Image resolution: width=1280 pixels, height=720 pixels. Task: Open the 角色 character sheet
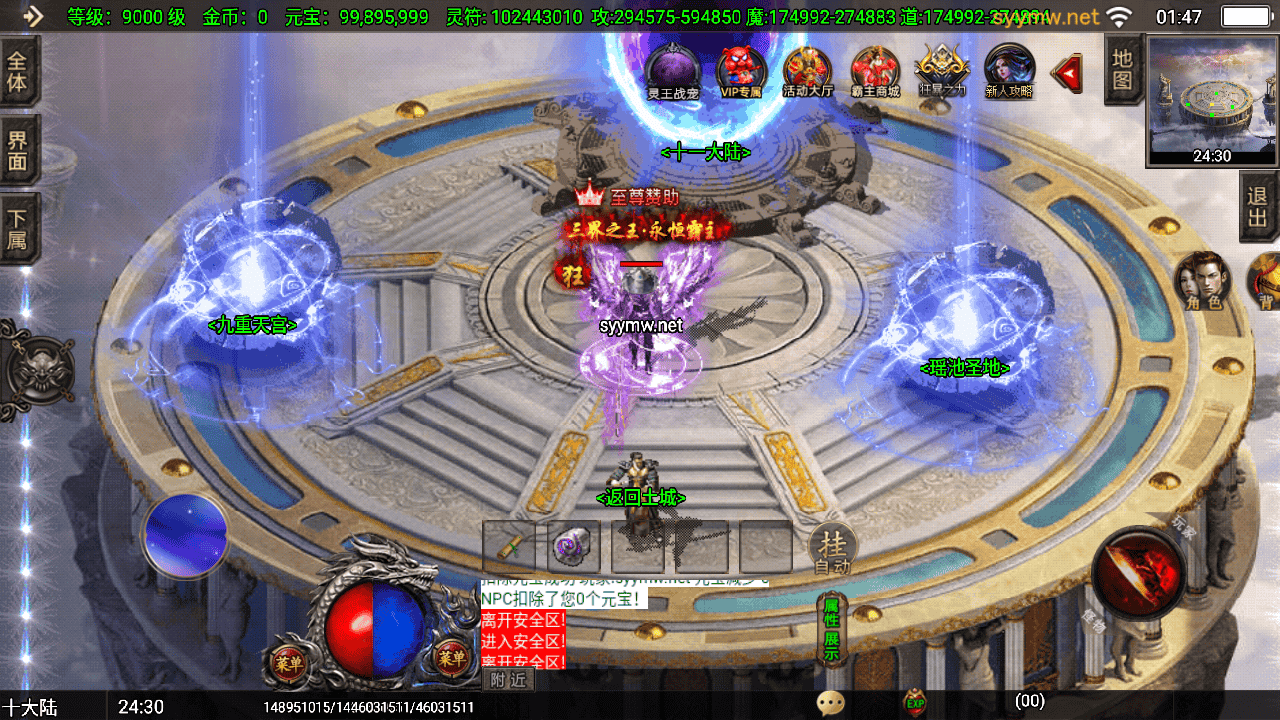pyautogui.click(x=1203, y=280)
